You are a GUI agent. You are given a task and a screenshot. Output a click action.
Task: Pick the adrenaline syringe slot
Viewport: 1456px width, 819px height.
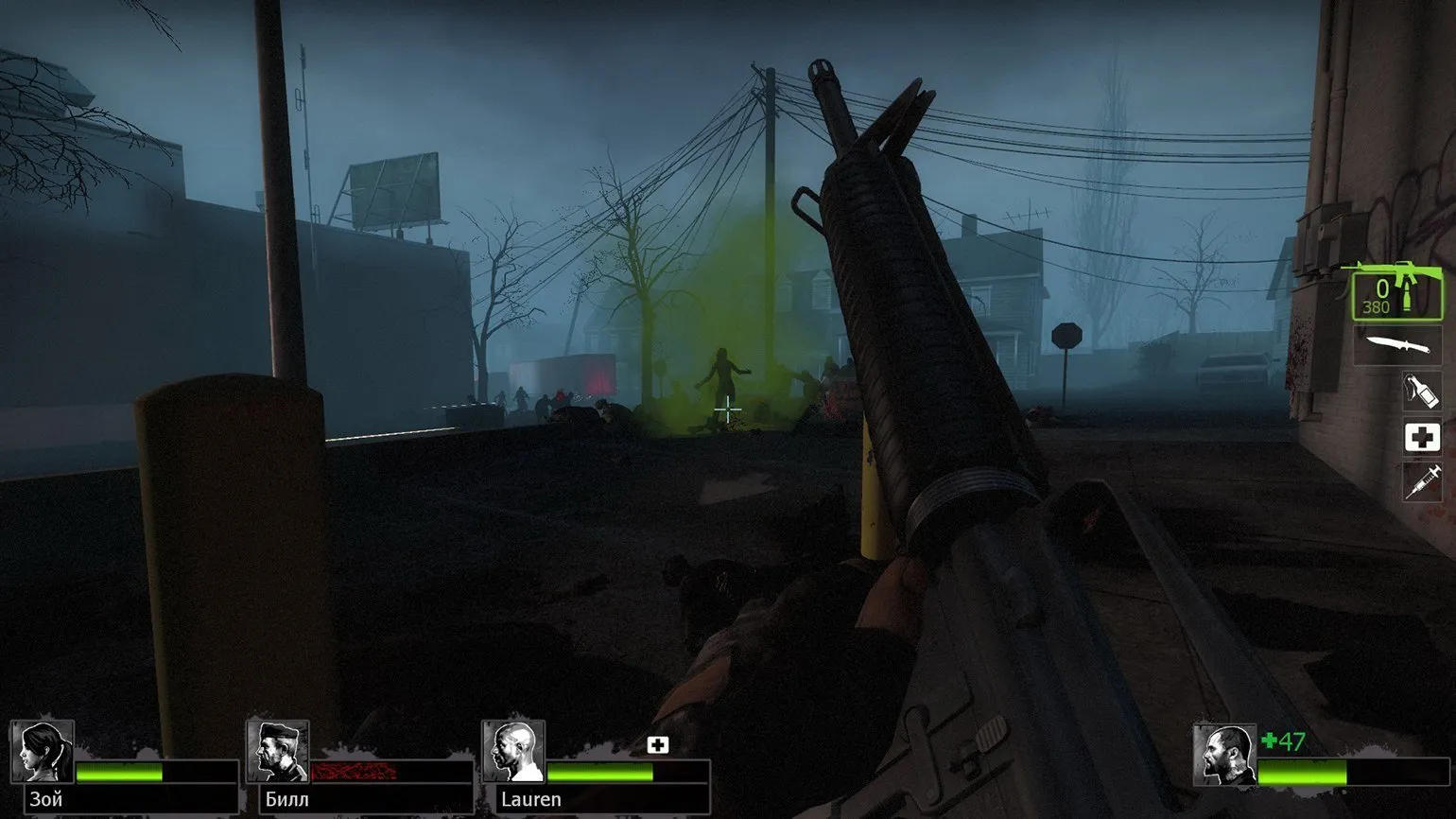(1421, 483)
